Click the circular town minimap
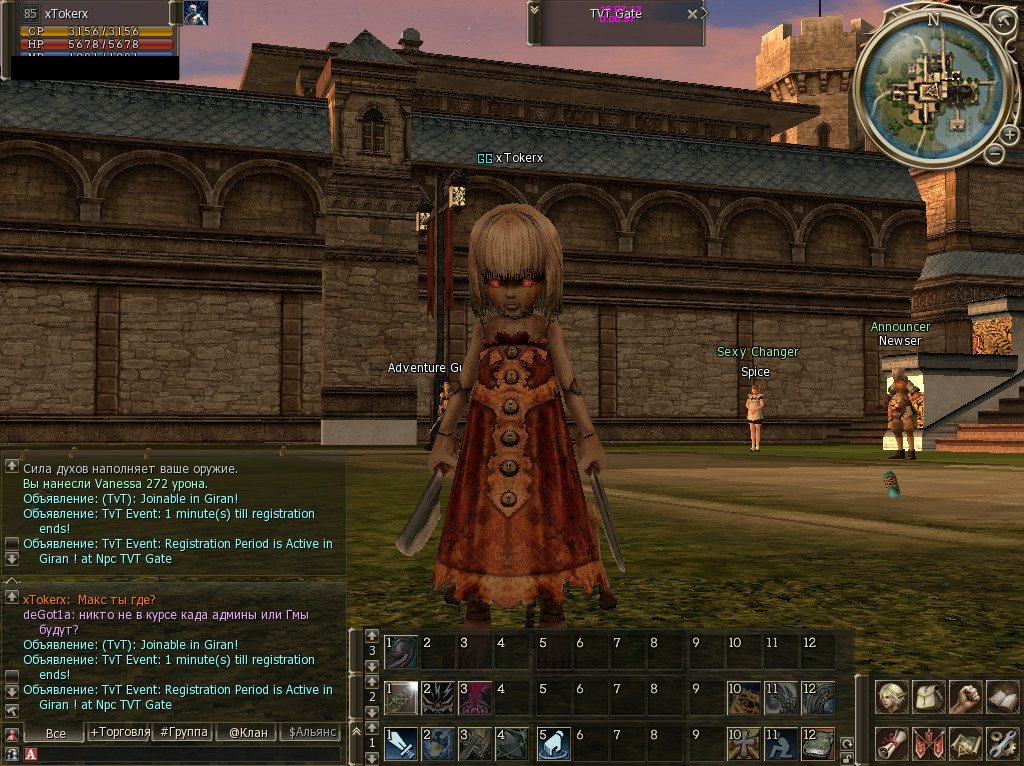This screenshot has height=766, width=1024. click(932, 86)
